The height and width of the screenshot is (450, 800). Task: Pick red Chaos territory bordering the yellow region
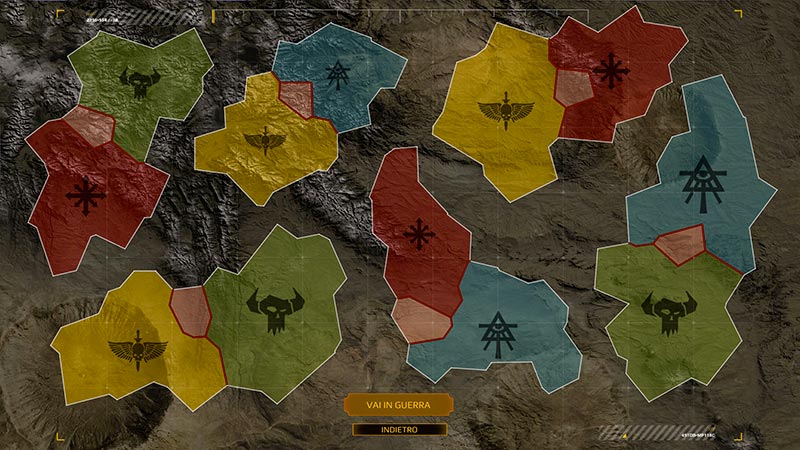click(608, 70)
